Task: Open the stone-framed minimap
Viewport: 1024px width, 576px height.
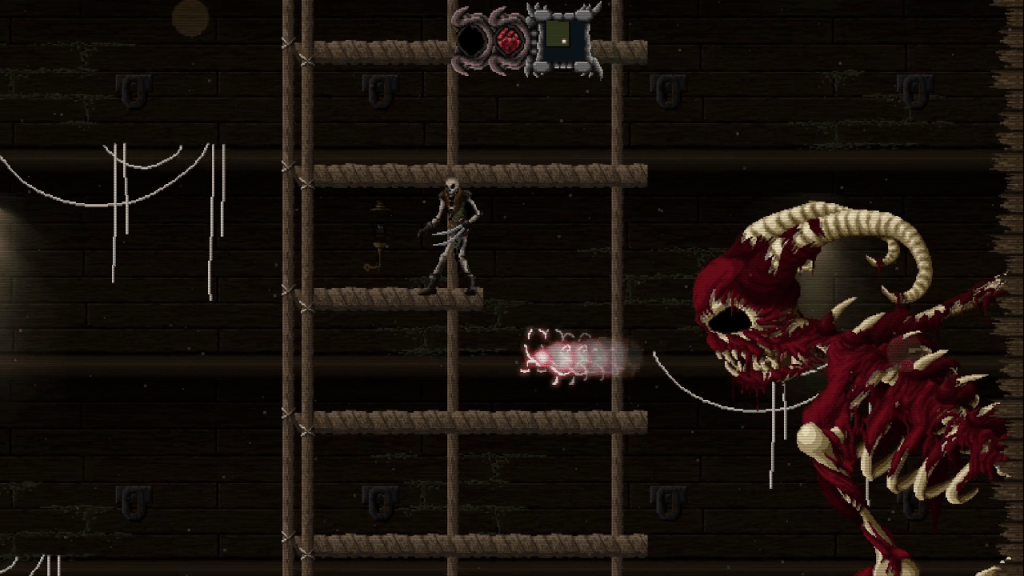Action: 564,38
